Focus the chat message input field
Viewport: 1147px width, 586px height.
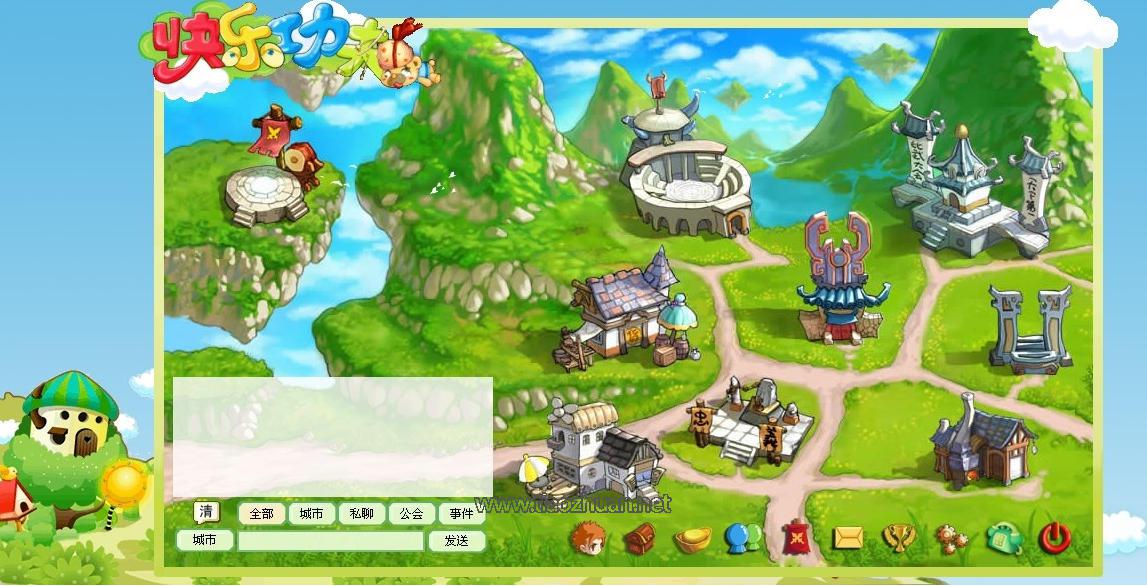[330, 541]
